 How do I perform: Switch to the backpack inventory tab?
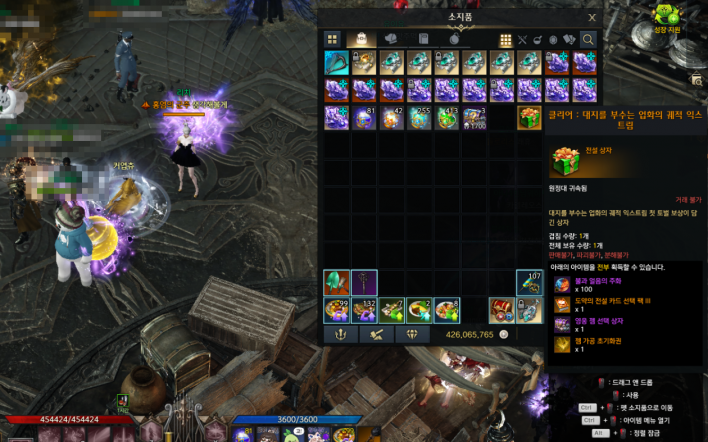point(361,39)
